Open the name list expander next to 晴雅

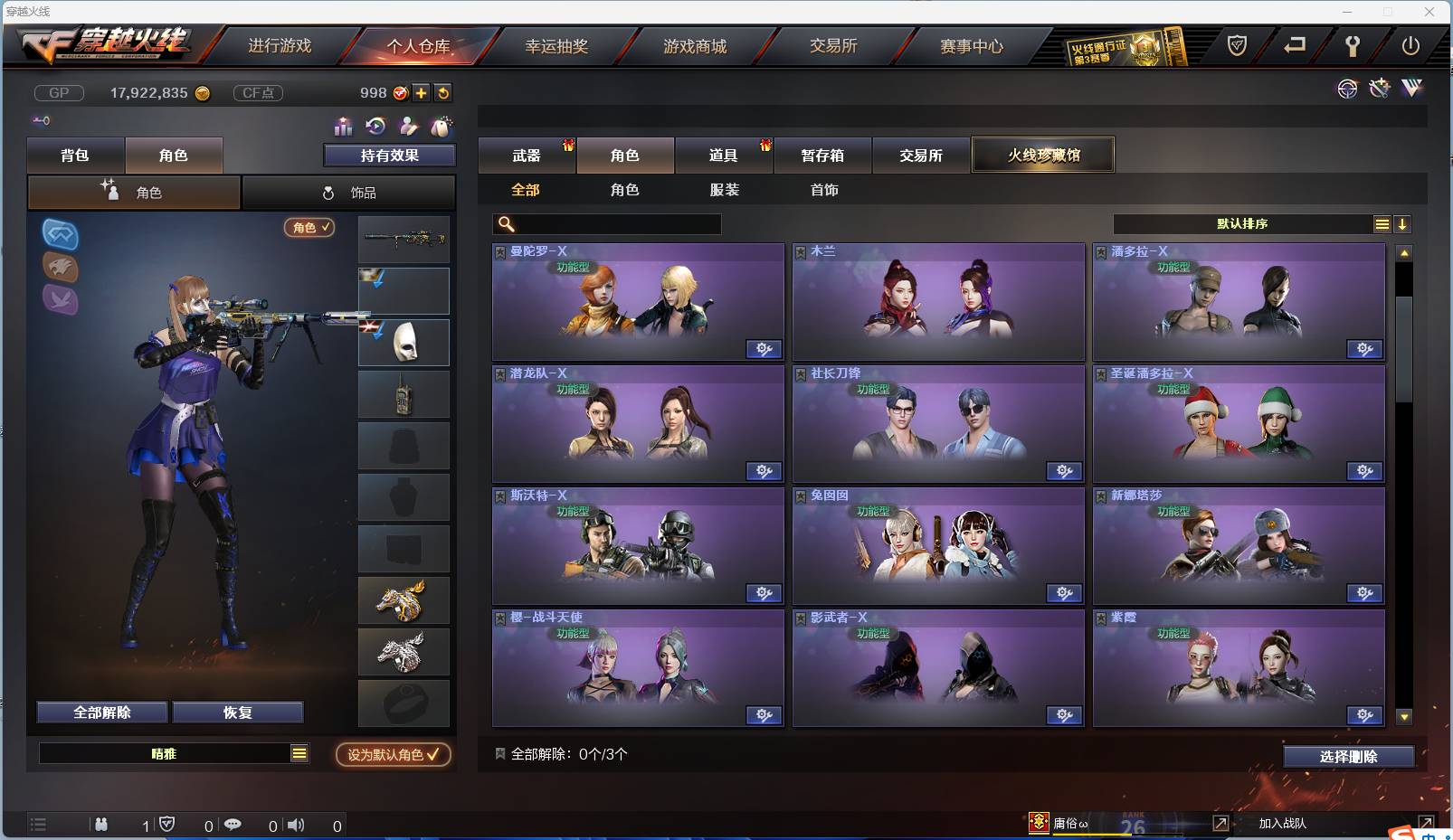click(299, 752)
